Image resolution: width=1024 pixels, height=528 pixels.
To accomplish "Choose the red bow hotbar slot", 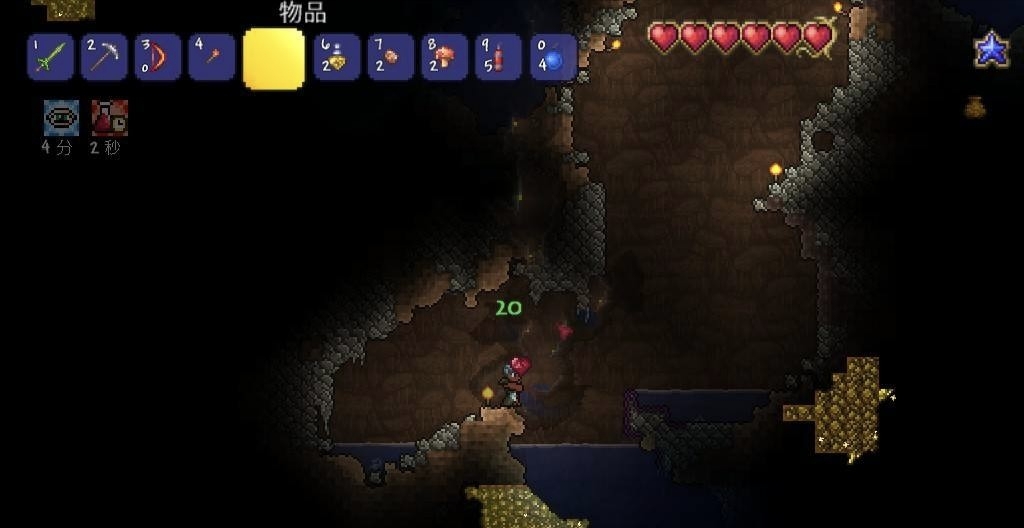I will [x=158, y=57].
